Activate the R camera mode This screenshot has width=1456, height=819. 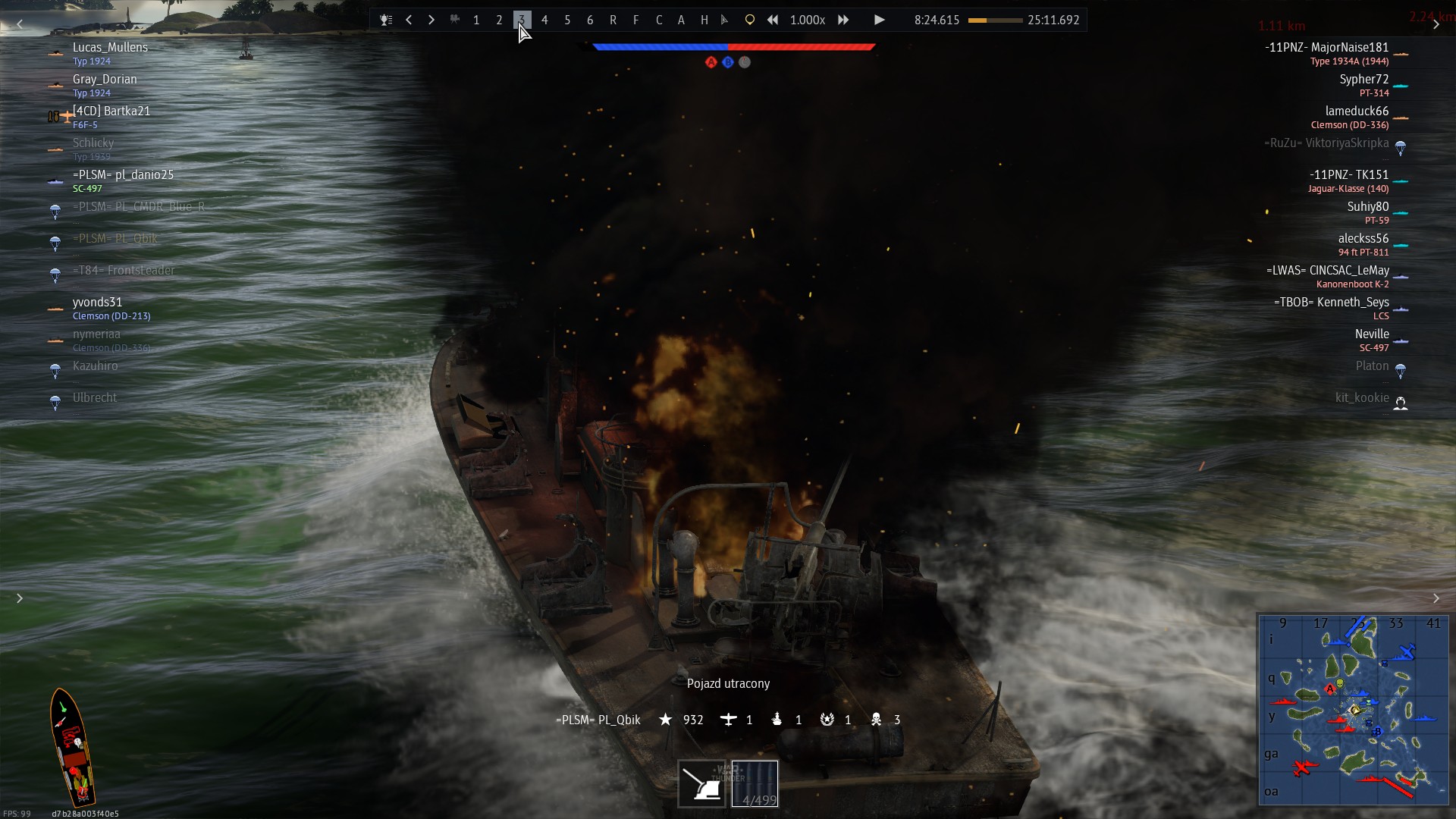point(613,20)
